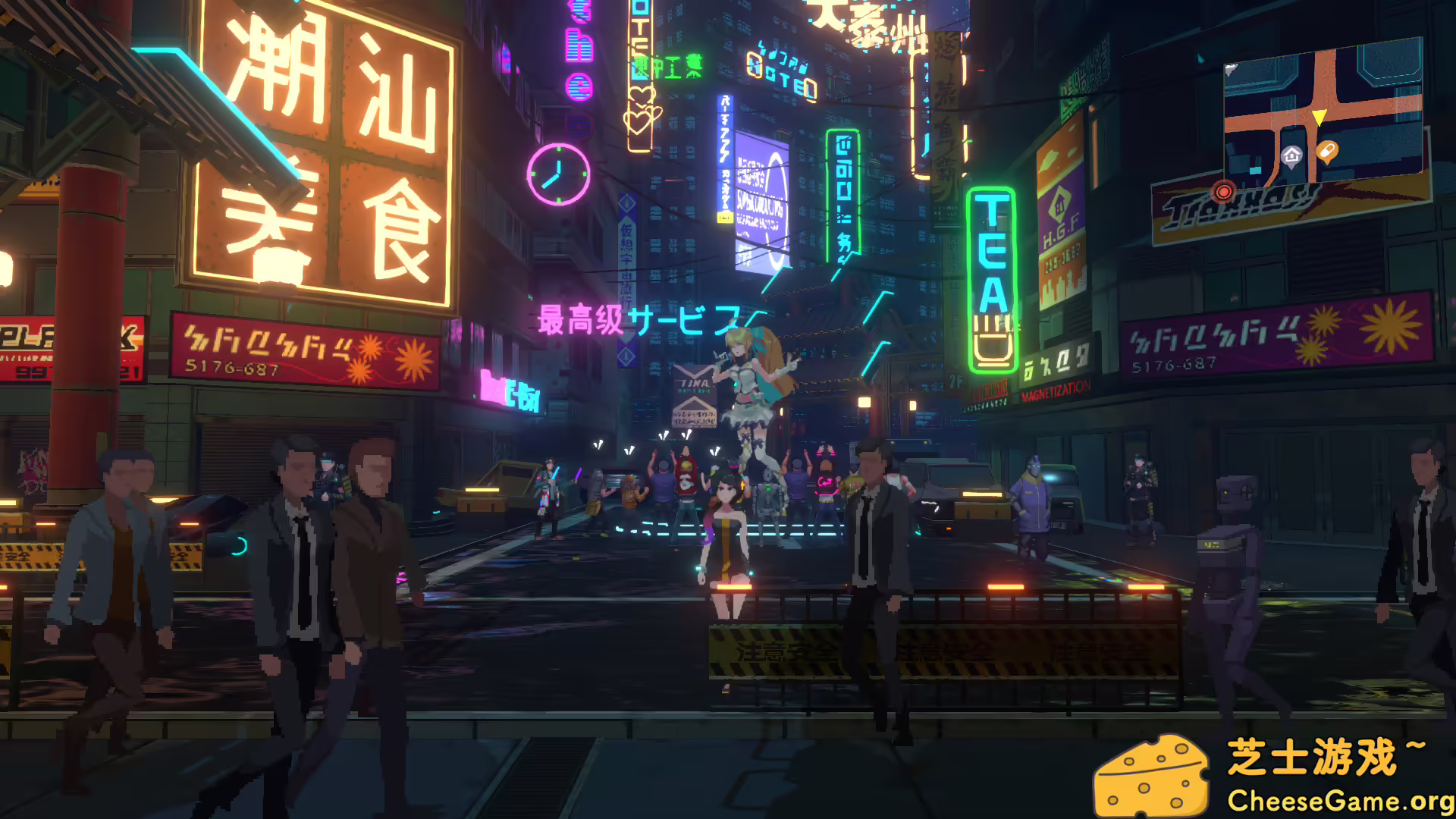Select the hologram idol singer above the crowd
The image size is (1456, 819).
tap(747, 387)
